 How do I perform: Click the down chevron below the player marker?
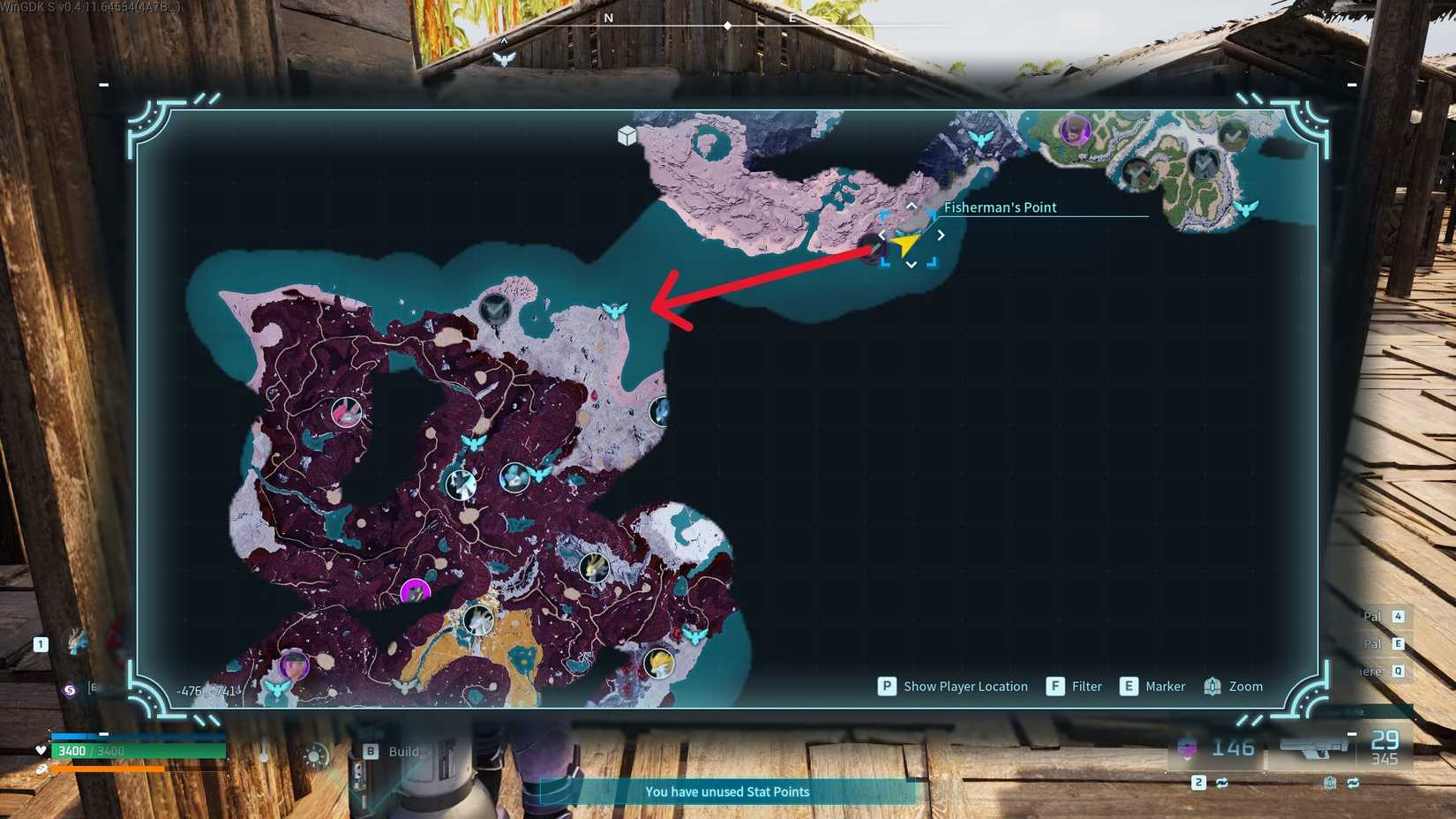pos(910,264)
